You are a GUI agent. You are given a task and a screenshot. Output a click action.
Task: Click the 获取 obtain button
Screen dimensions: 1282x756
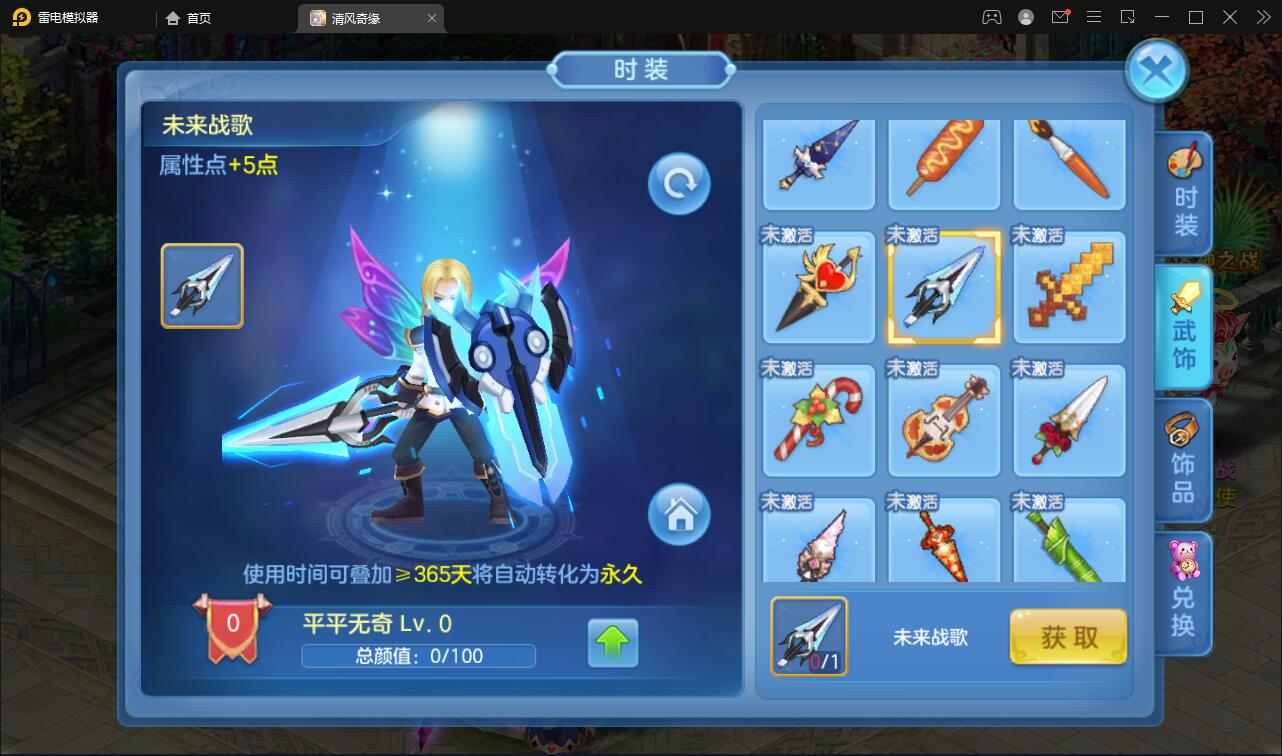point(1068,636)
